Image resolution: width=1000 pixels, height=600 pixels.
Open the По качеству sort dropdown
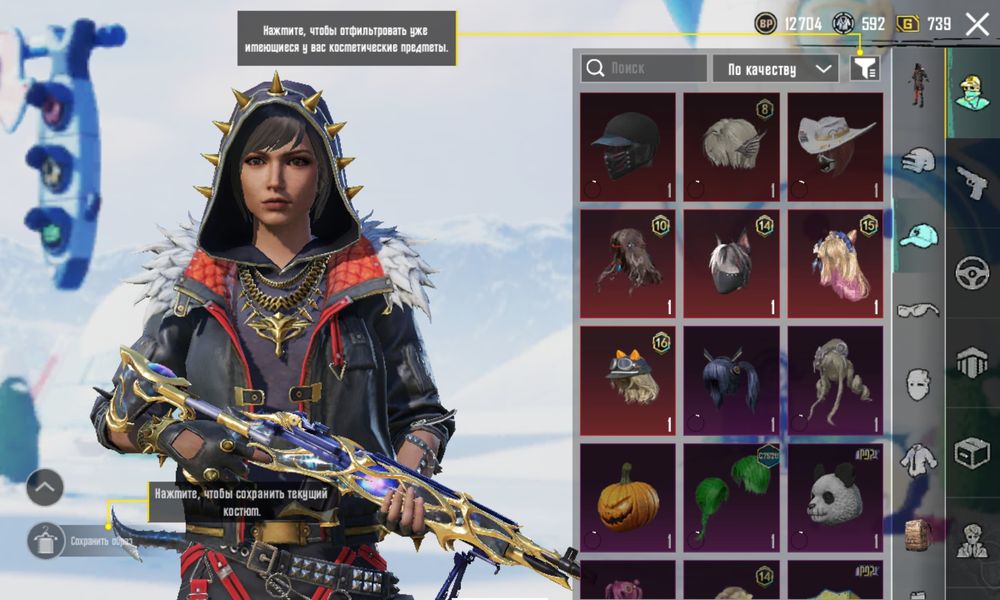click(775, 68)
